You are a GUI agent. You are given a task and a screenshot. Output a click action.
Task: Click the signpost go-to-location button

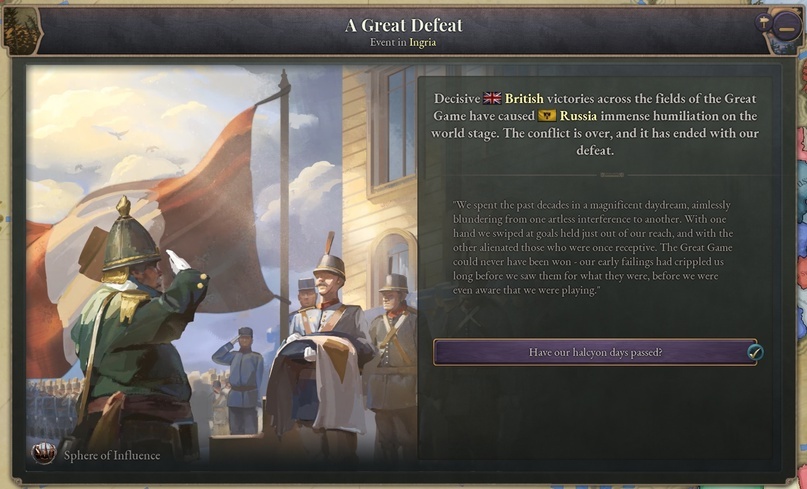[x=762, y=22]
